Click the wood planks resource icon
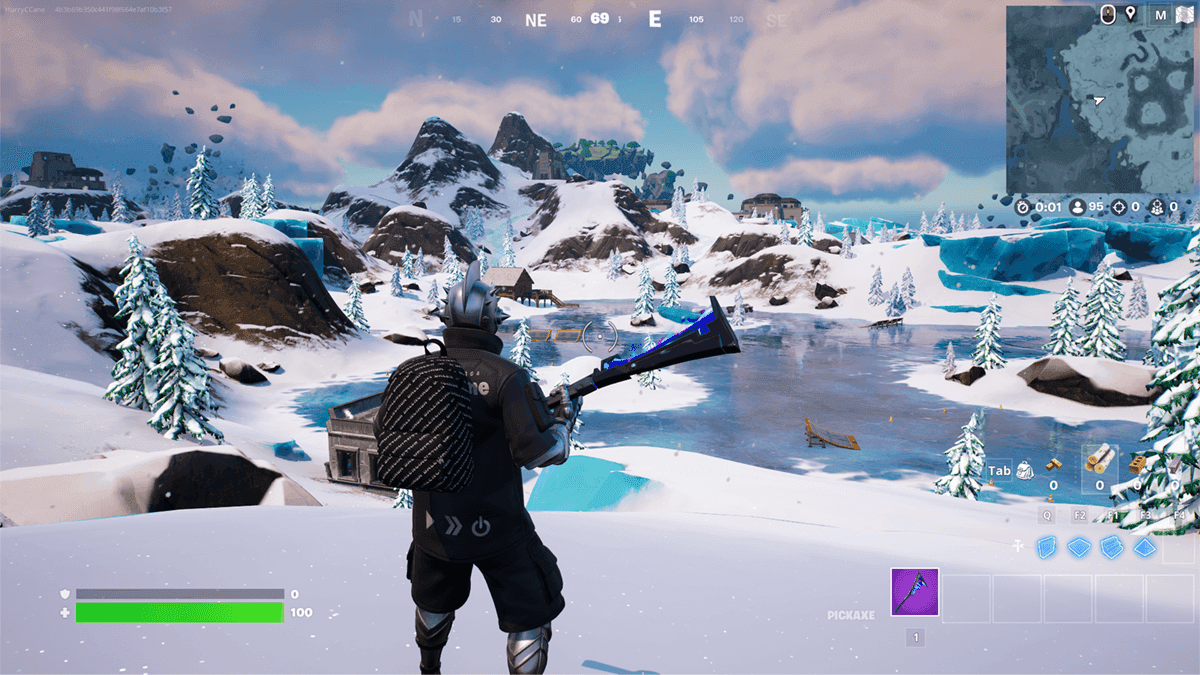1200x675 pixels. 1053,464
